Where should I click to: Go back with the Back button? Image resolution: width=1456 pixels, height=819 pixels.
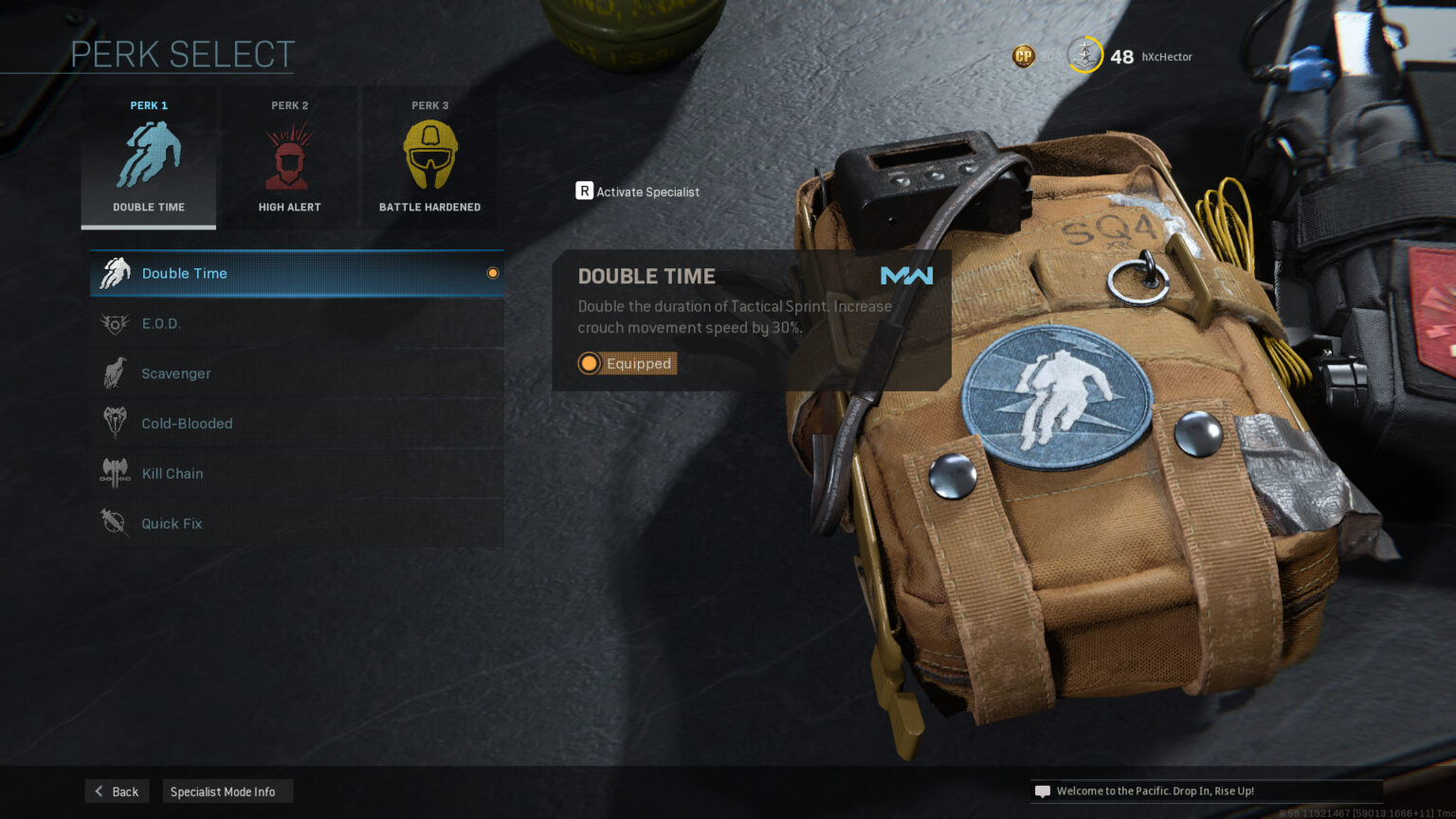[x=117, y=792]
